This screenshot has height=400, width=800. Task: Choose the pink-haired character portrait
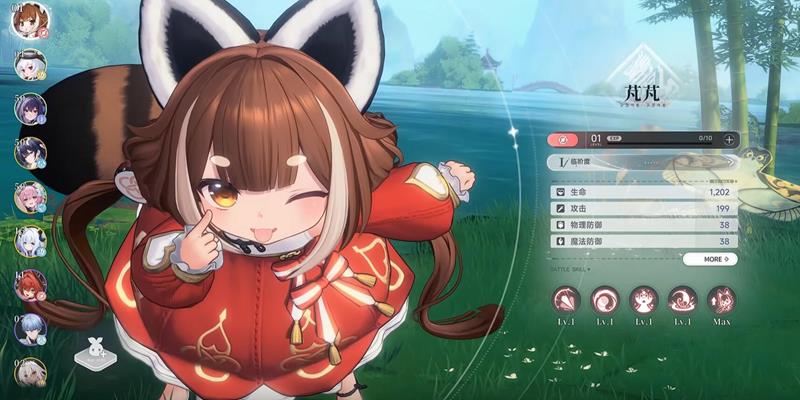tap(28, 197)
